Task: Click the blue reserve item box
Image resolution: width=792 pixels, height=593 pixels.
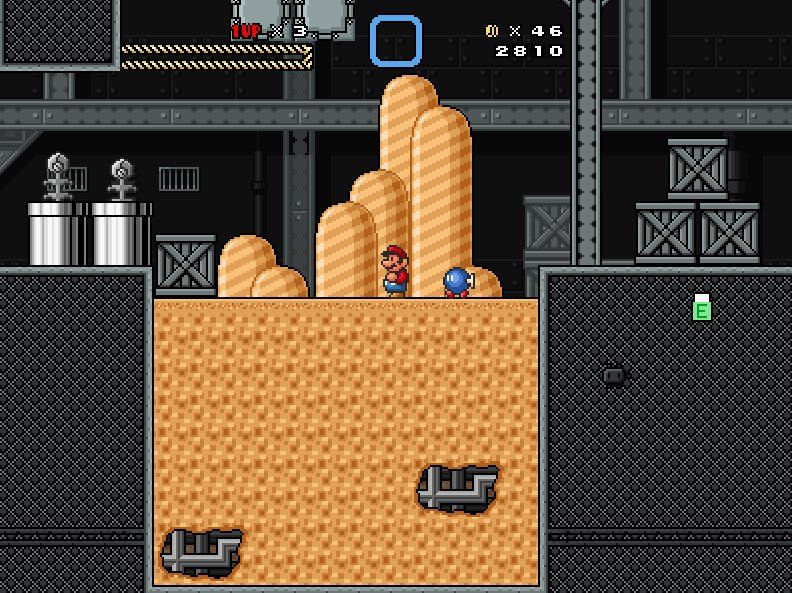Action: coord(395,42)
